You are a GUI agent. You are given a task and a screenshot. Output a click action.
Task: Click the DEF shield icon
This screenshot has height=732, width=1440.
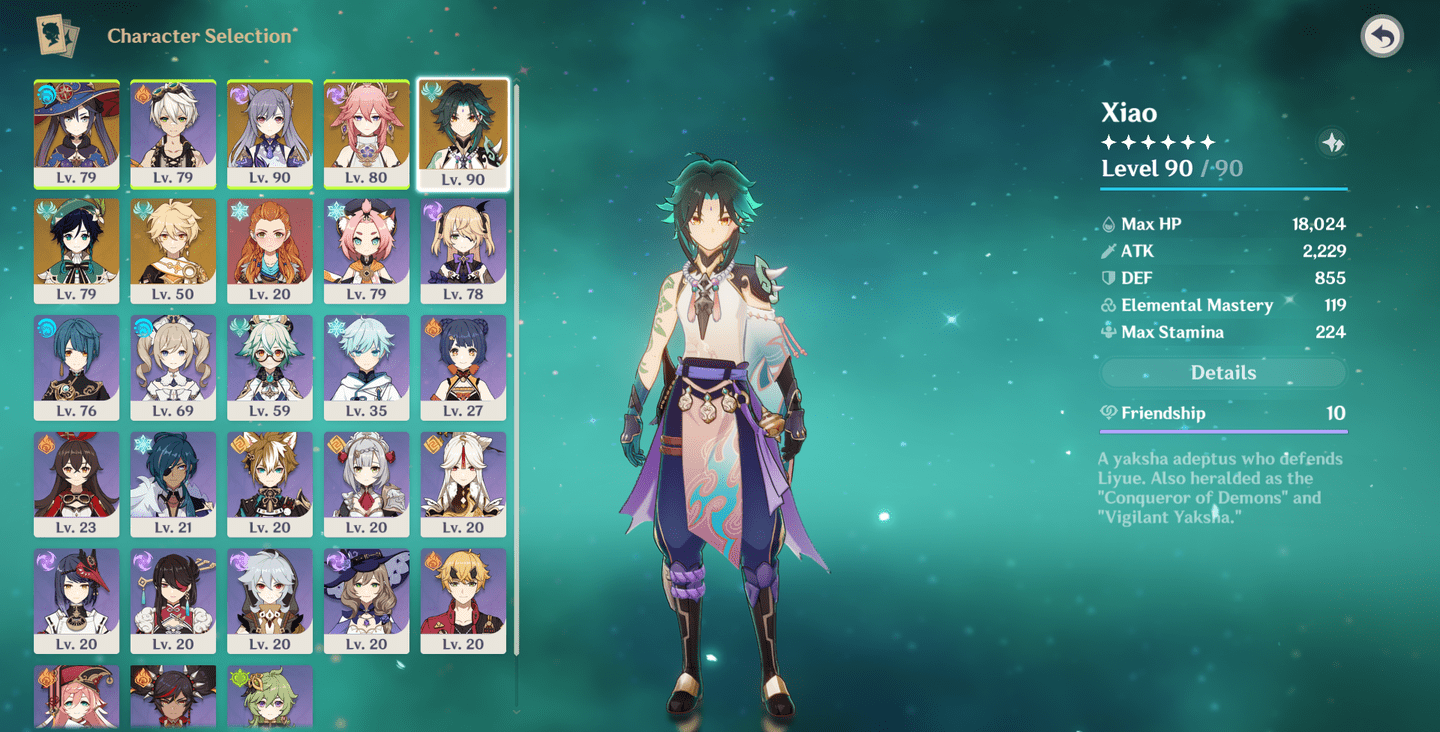click(1107, 278)
